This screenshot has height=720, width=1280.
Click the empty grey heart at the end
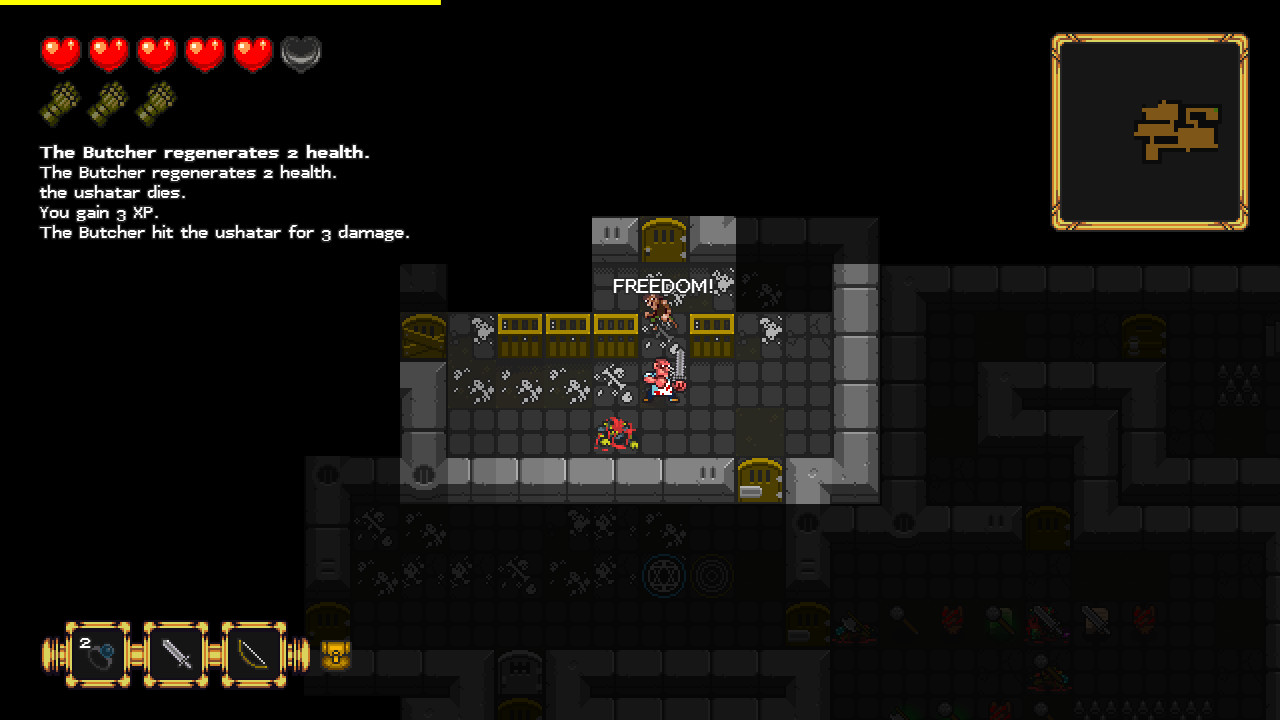pos(301,52)
